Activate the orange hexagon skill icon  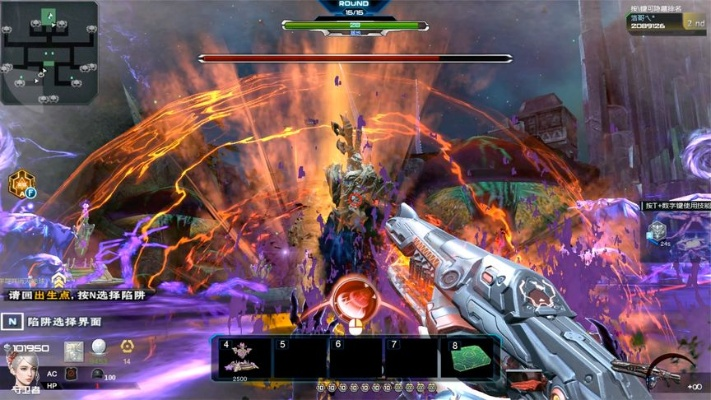pyautogui.click(x=20, y=183)
